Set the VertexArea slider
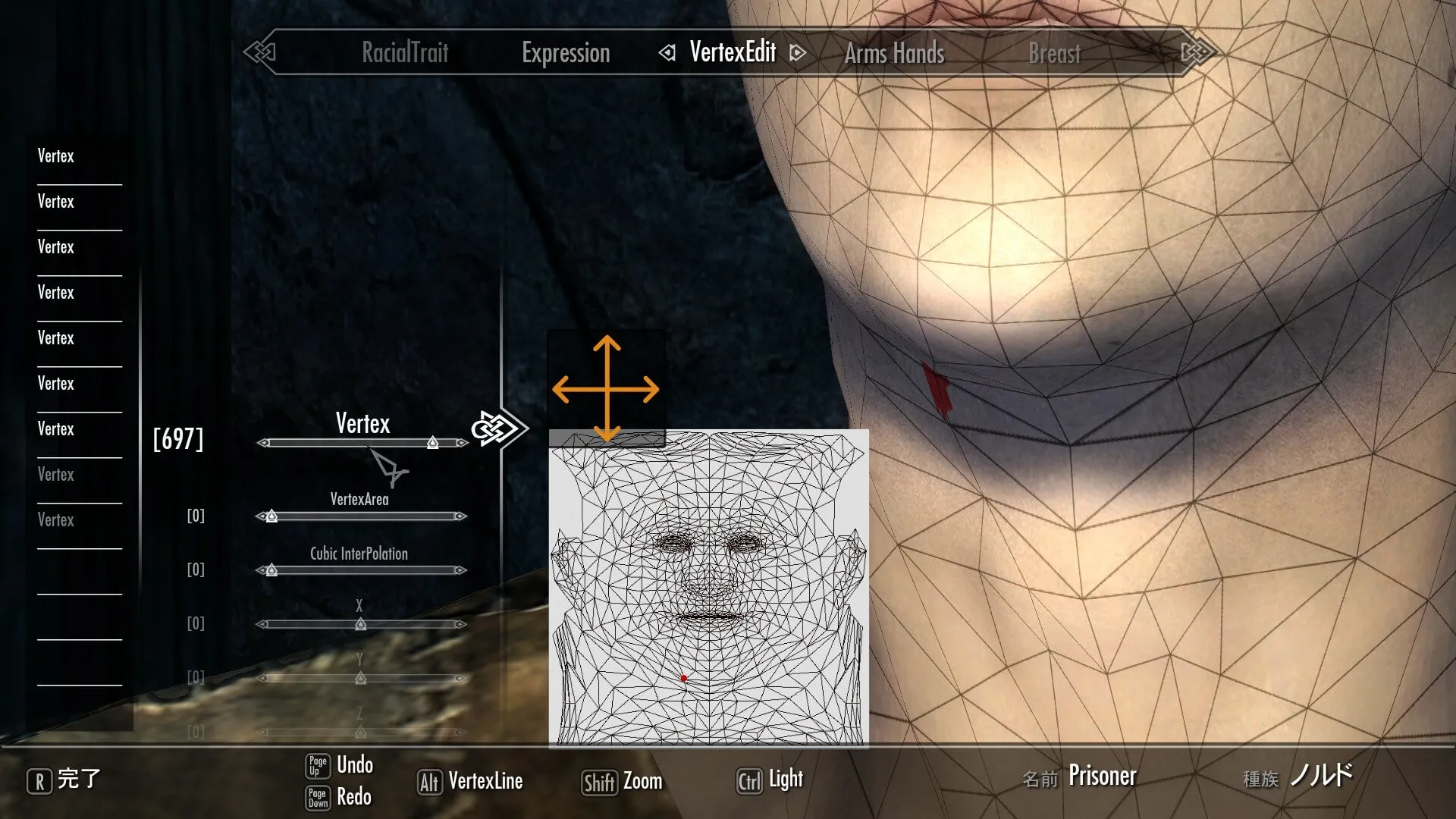1456x819 pixels. point(271,516)
